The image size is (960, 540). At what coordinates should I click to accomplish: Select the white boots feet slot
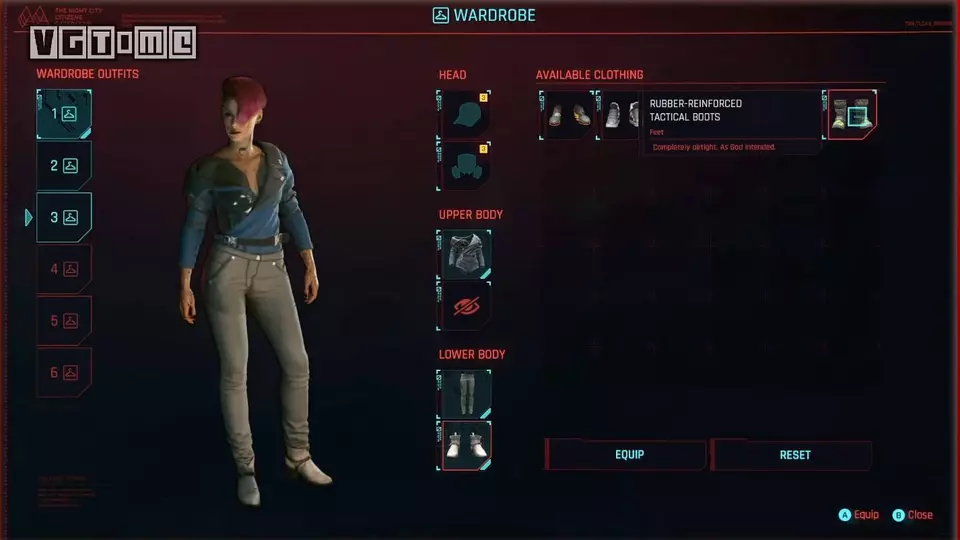[465, 445]
